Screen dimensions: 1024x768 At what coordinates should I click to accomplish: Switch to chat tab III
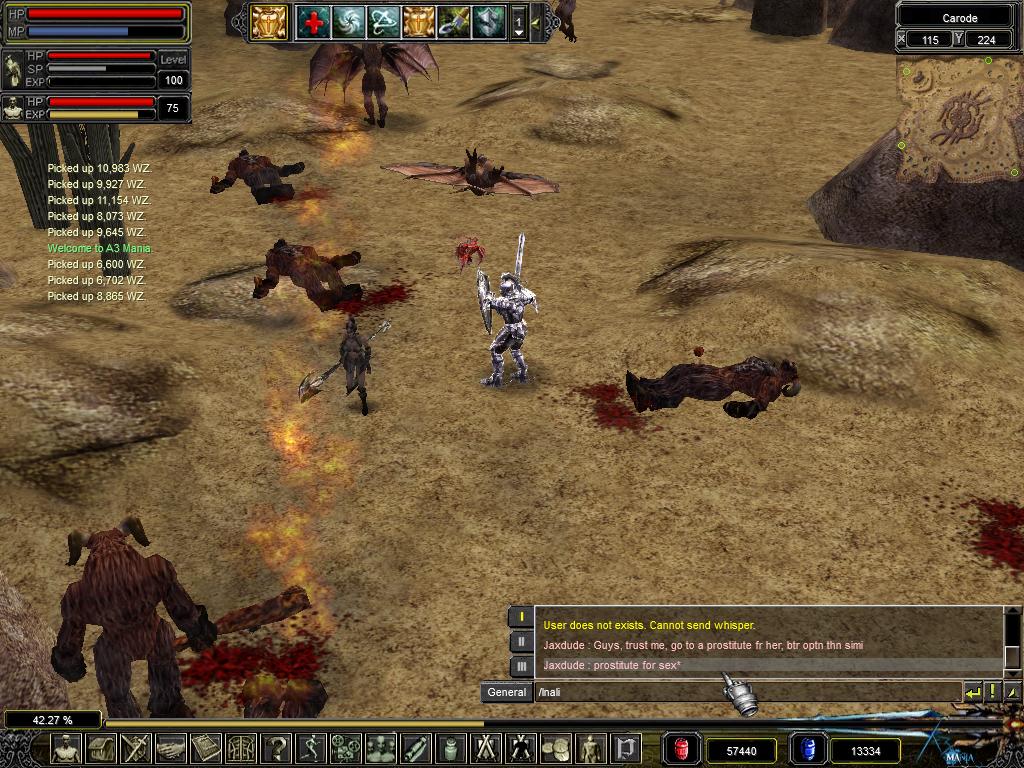click(x=521, y=666)
